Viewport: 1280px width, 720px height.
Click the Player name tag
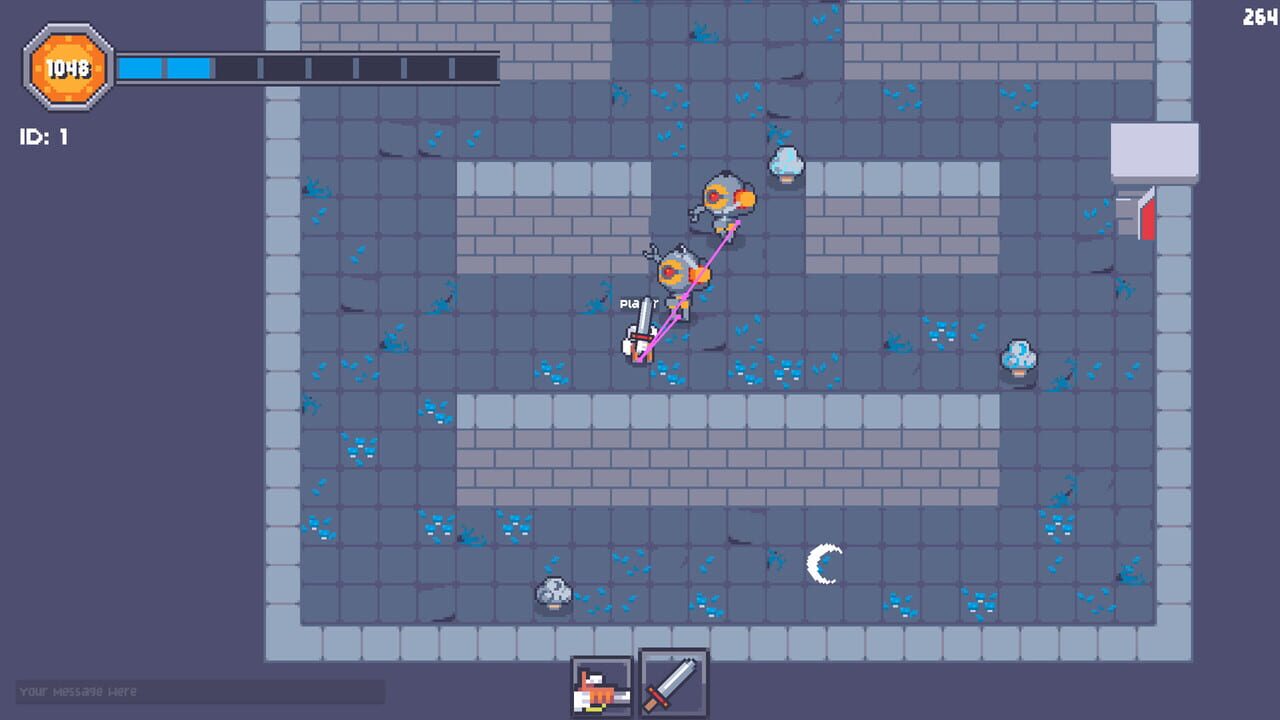click(x=639, y=303)
